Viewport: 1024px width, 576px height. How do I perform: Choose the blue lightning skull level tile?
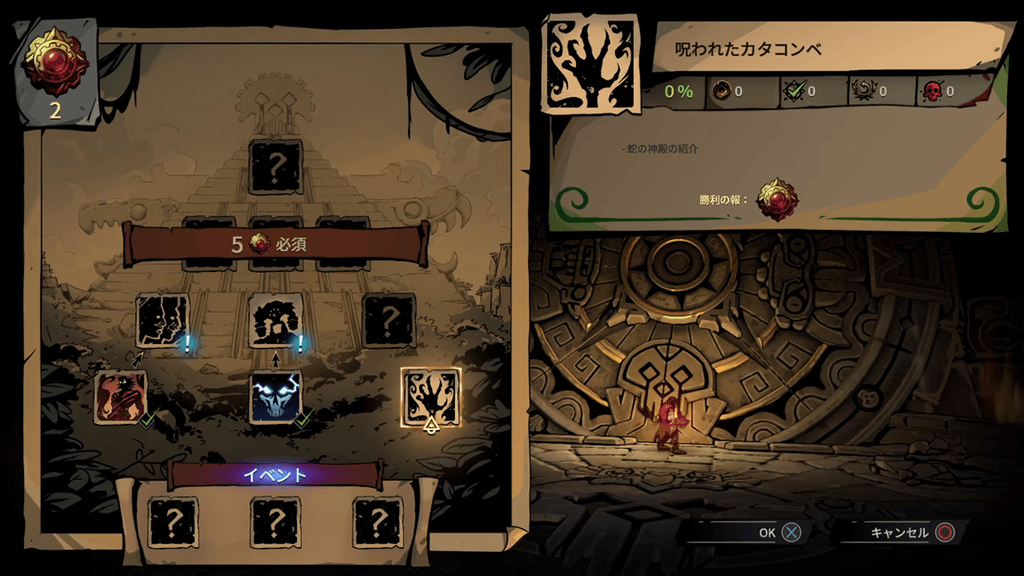click(275, 397)
